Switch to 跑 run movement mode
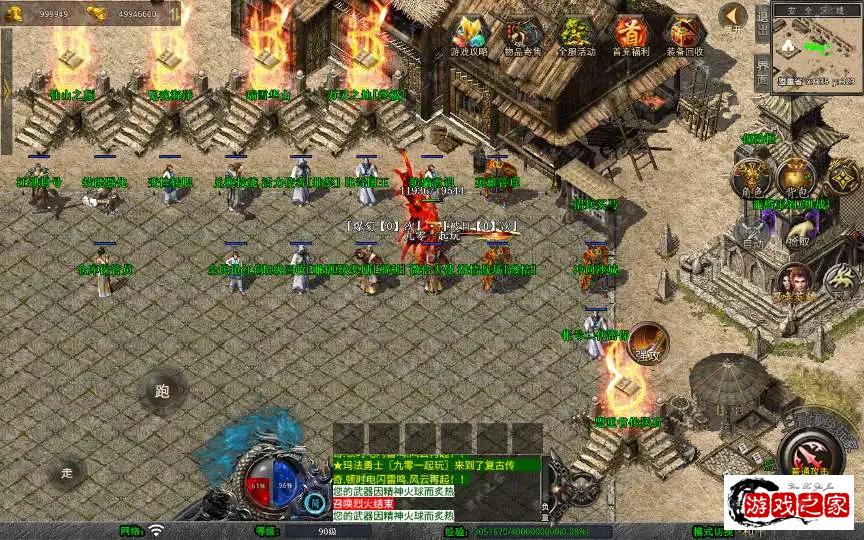The height and width of the screenshot is (540, 864). 163,391
